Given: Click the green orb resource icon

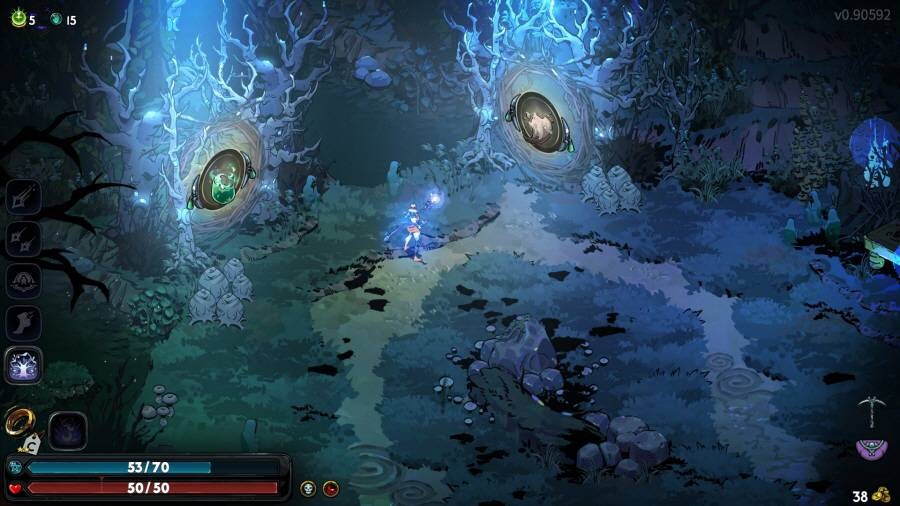Looking at the screenshot, I should (x=18, y=18).
